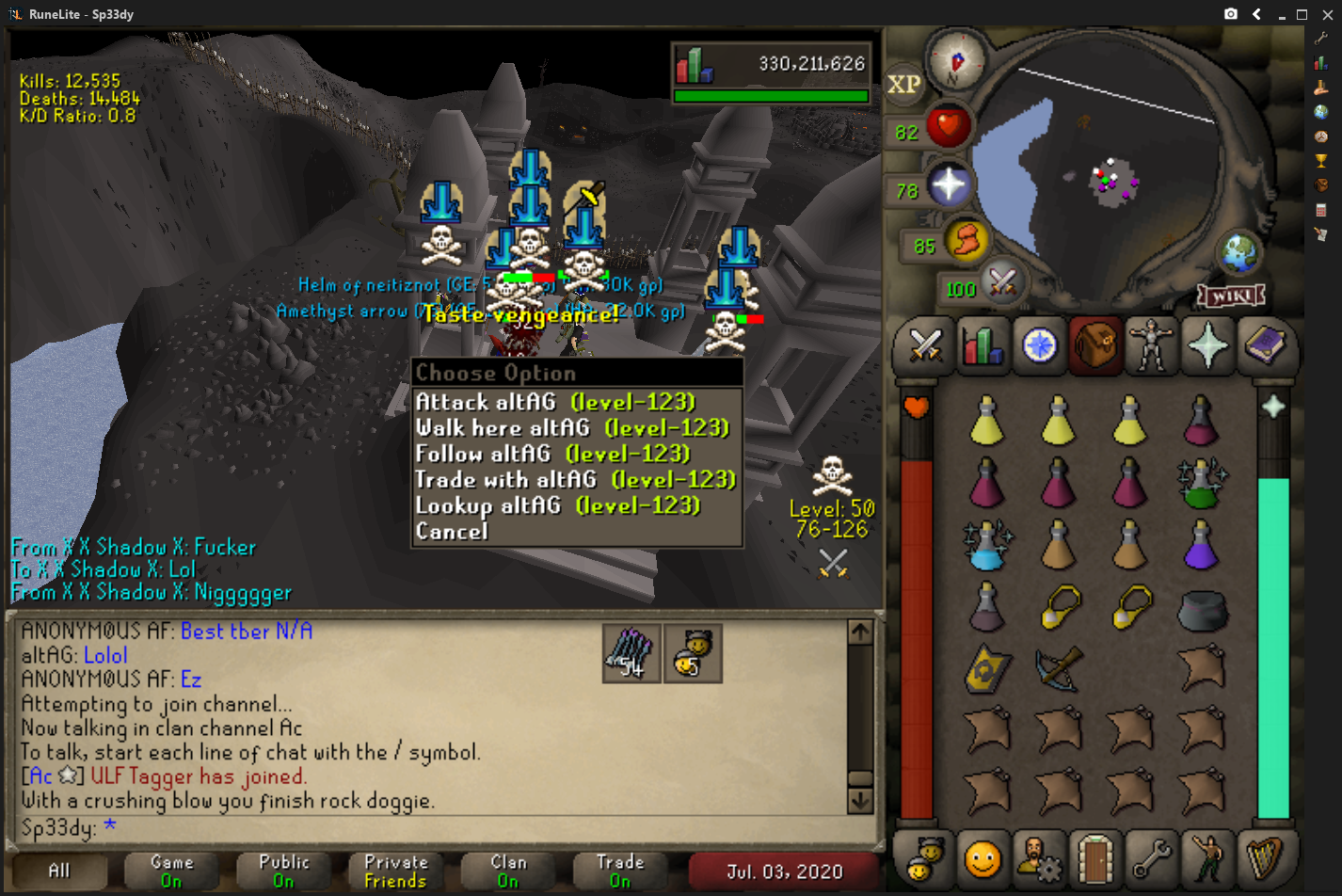Switch to the Combat Options tab
Image resolution: width=1342 pixels, height=896 pixels.
[x=925, y=345]
